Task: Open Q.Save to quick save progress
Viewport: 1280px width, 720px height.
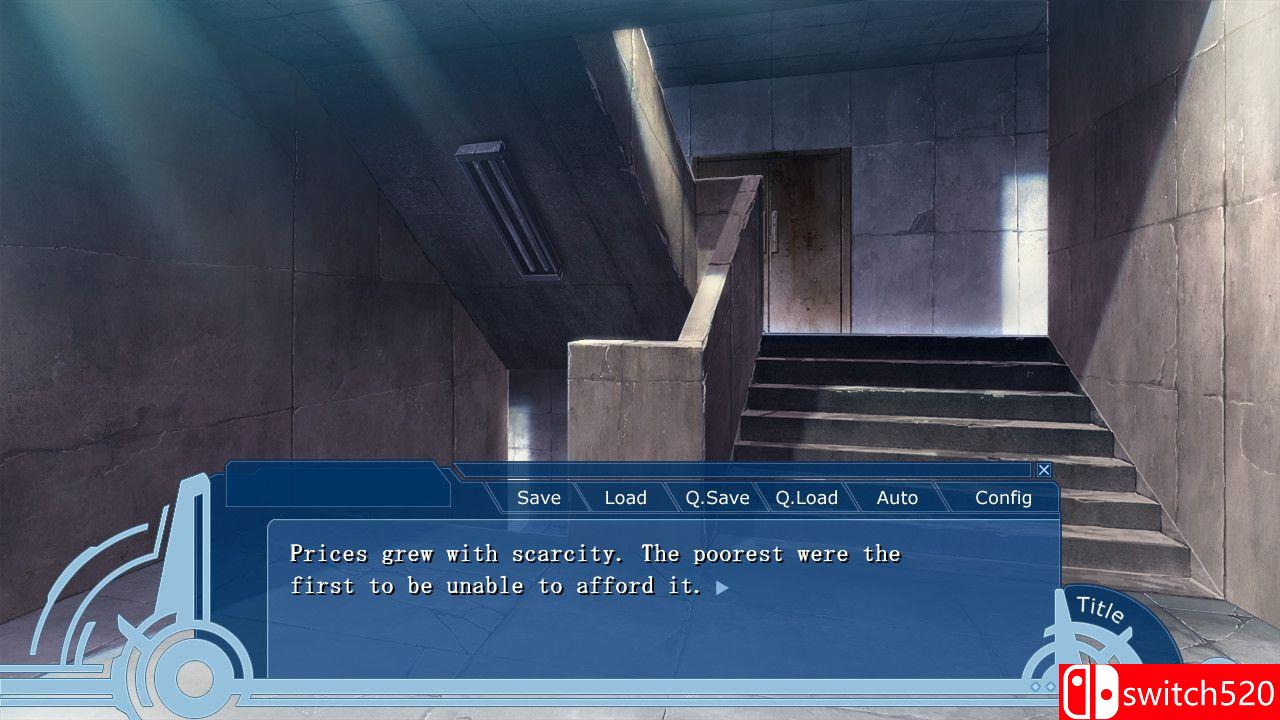Action: pos(718,497)
